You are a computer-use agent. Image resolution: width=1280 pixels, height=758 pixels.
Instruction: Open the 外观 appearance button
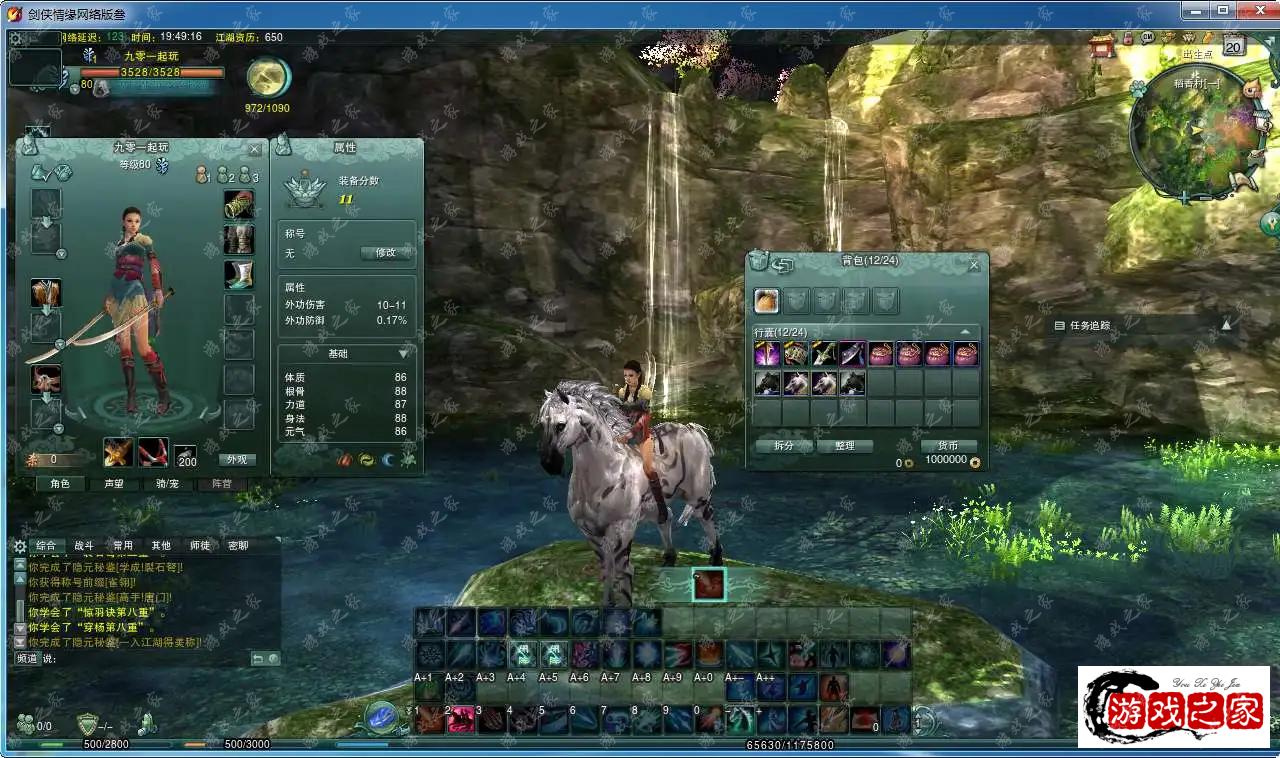click(237, 460)
